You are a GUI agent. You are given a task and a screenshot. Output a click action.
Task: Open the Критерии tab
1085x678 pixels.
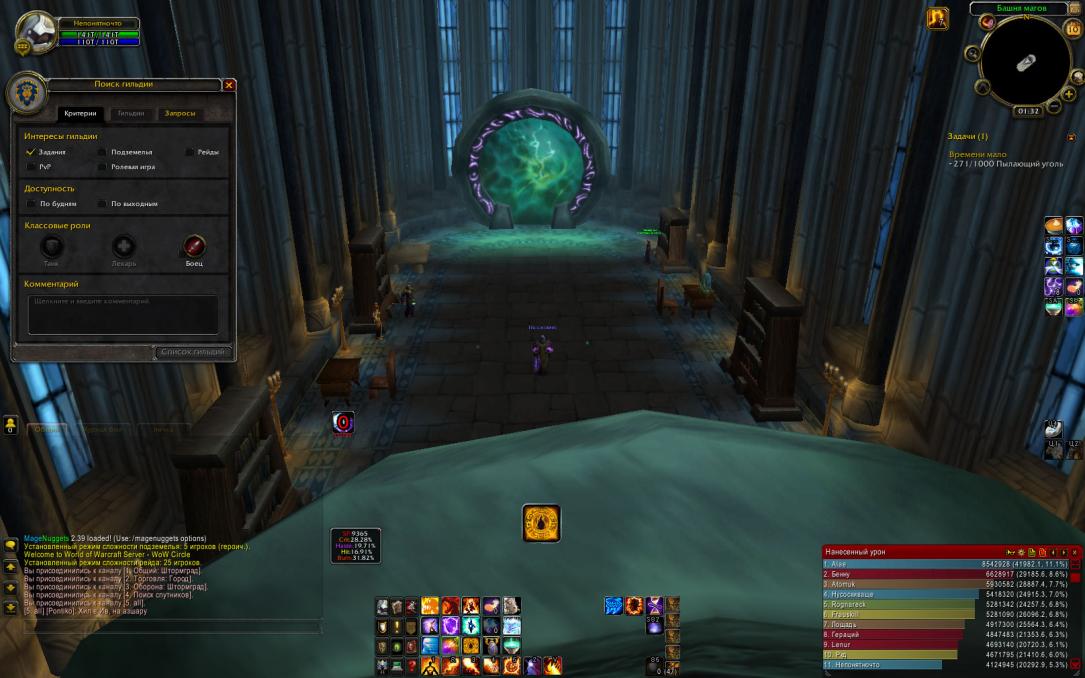pos(80,114)
